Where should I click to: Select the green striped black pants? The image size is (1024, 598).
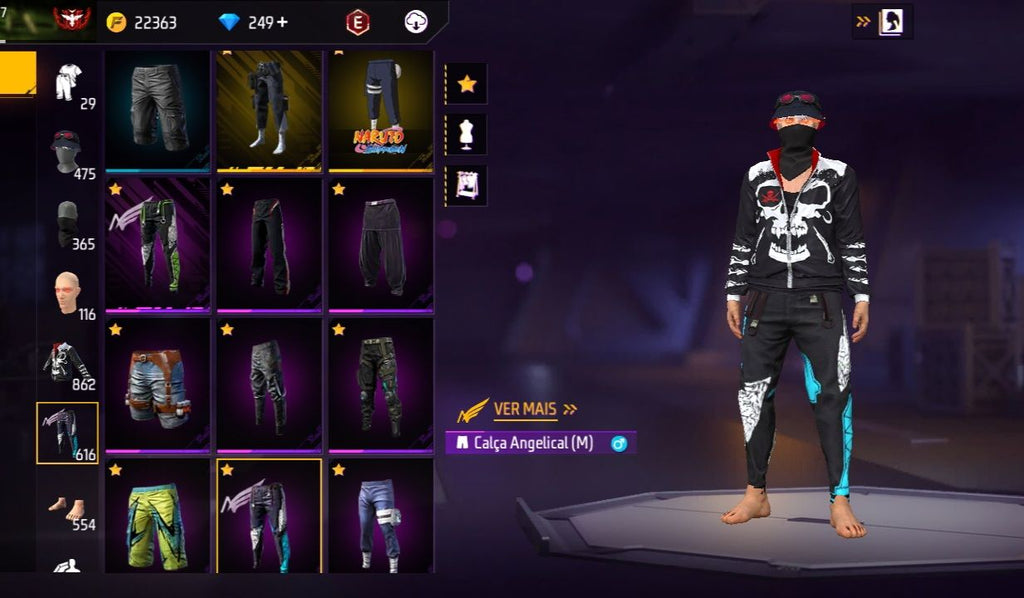[x=158, y=245]
